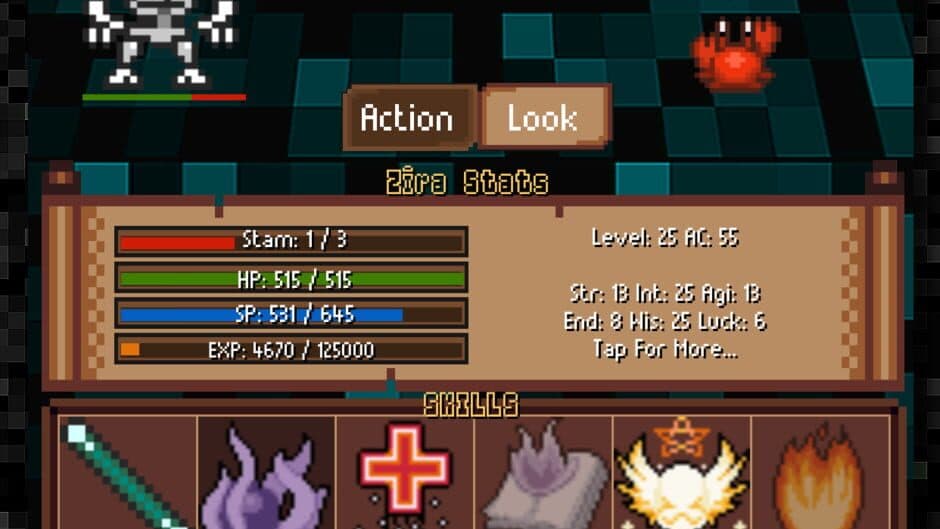The height and width of the screenshot is (529, 940).
Task: Select the Look button
Action: pyautogui.click(x=544, y=118)
